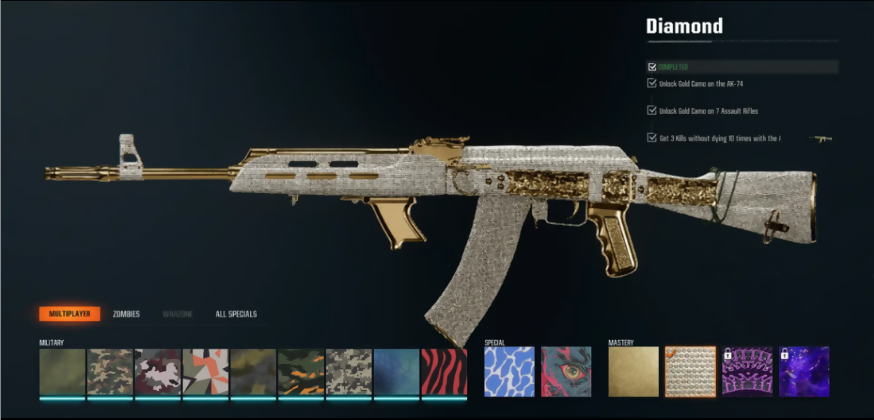Click the Get 3 Kills without dying challenge

[719, 139]
